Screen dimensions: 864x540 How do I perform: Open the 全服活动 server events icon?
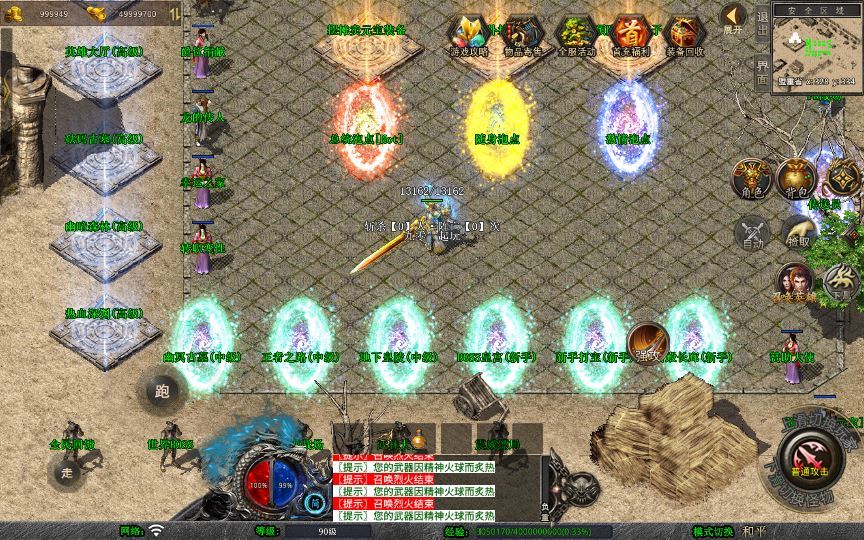tap(577, 36)
